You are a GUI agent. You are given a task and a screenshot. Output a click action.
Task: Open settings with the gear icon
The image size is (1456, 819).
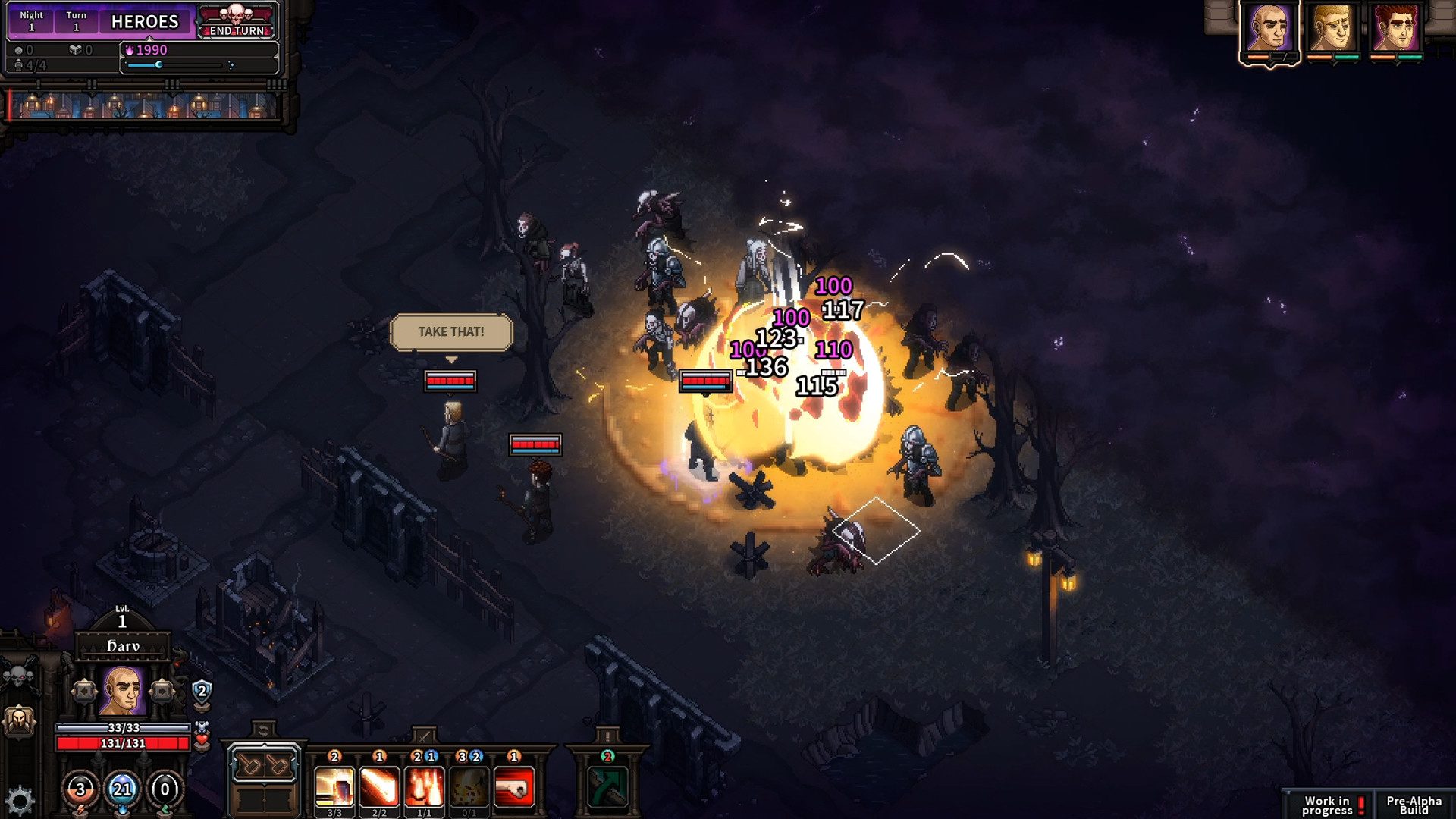(x=20, y=800)
